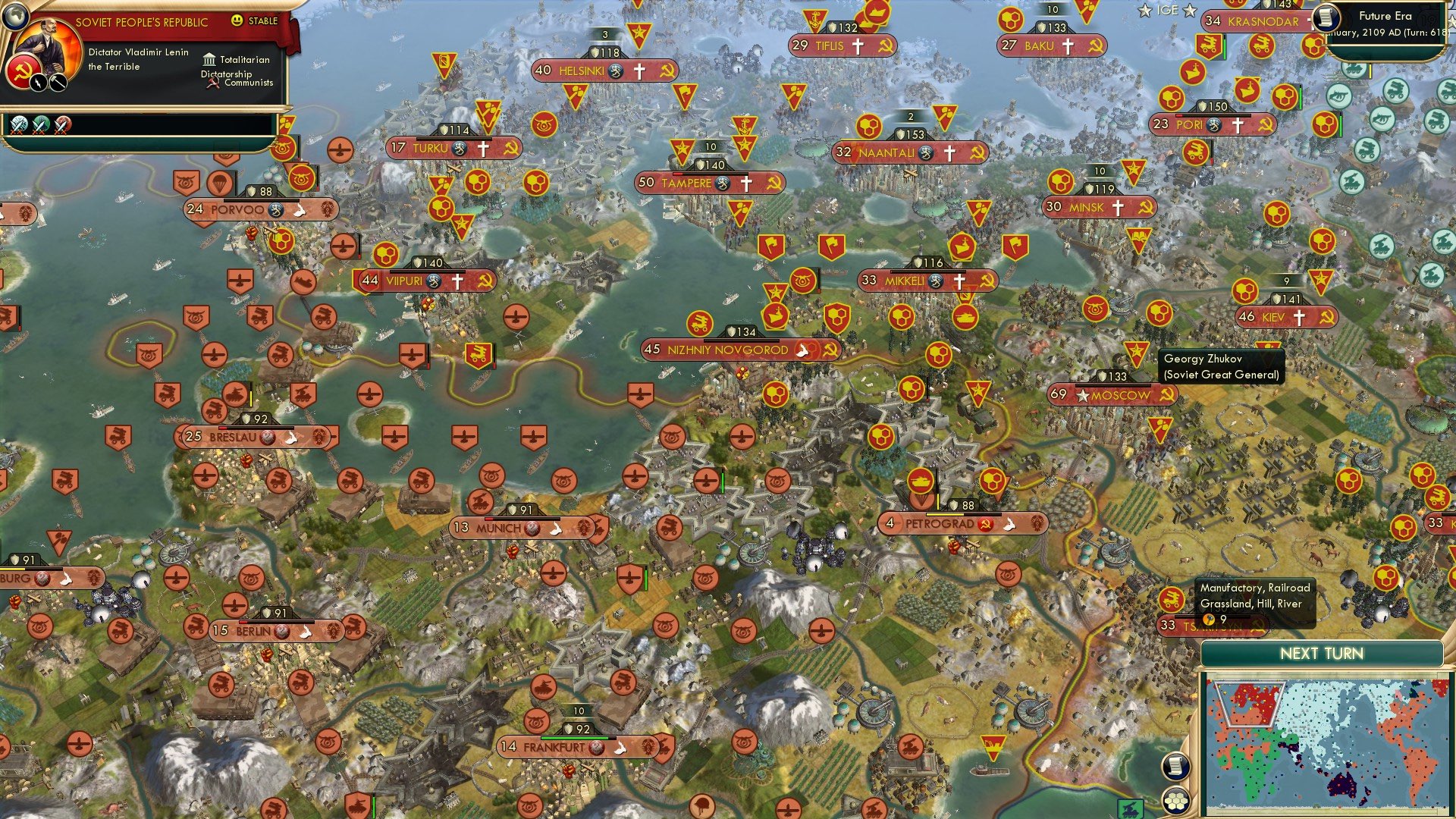Click the hammer and sickle policy icon under Lenin
Screen dimensions: 1456x819
(23, 71)
